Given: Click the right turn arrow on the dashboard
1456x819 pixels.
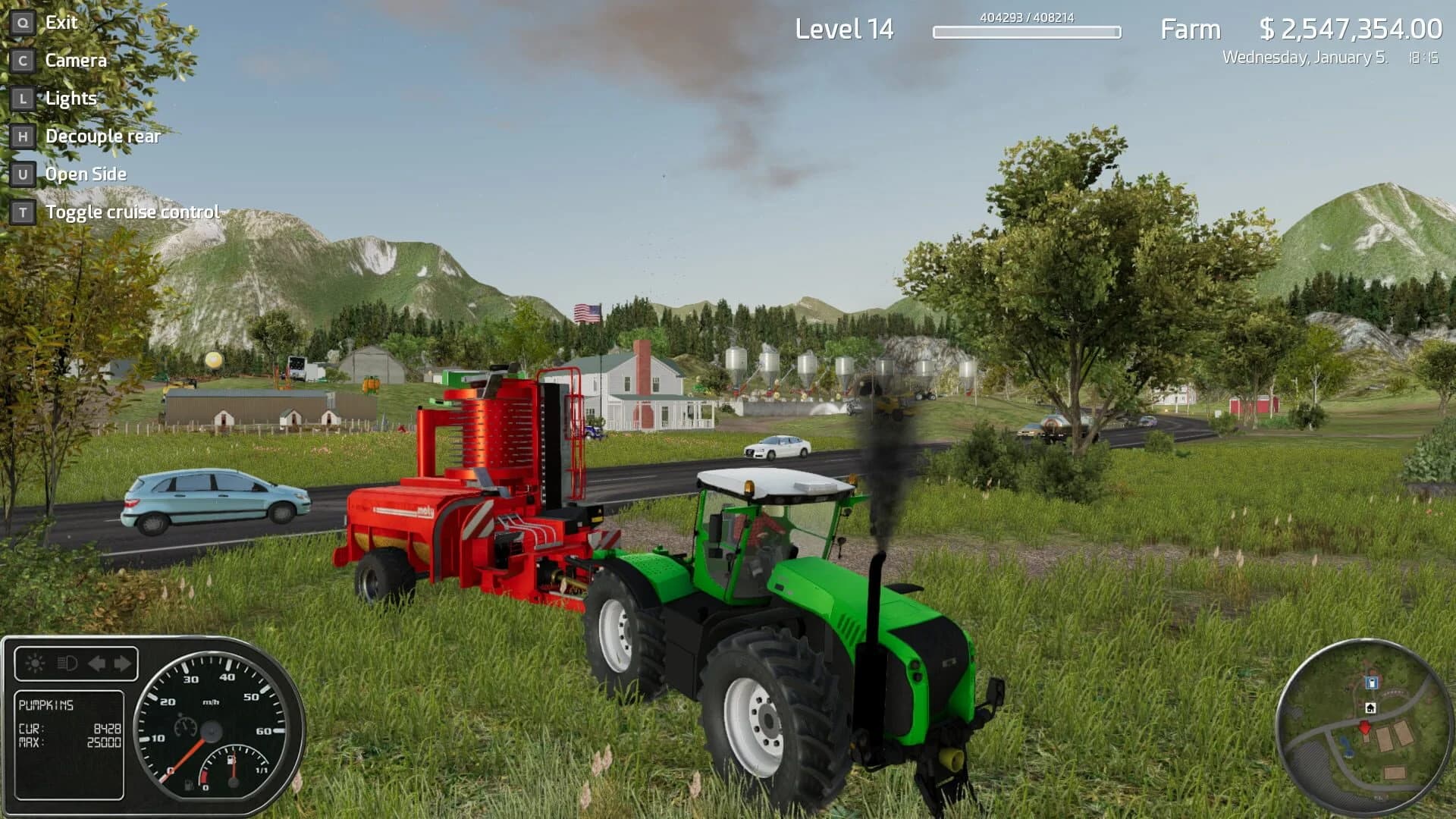Looking at the screenshot, I should [122, 663].
